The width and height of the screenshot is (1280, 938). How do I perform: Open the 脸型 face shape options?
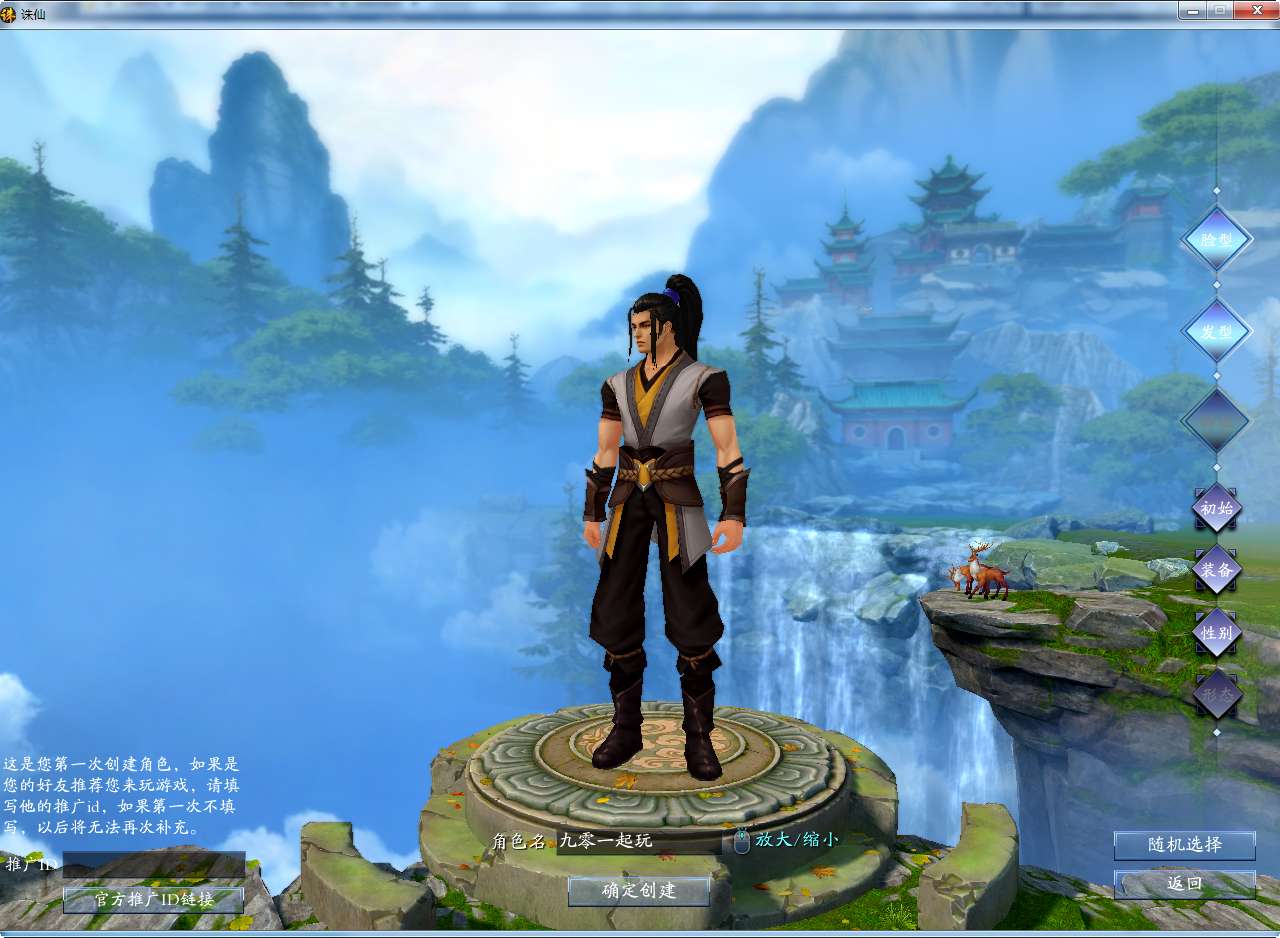tap(1216, 240)
